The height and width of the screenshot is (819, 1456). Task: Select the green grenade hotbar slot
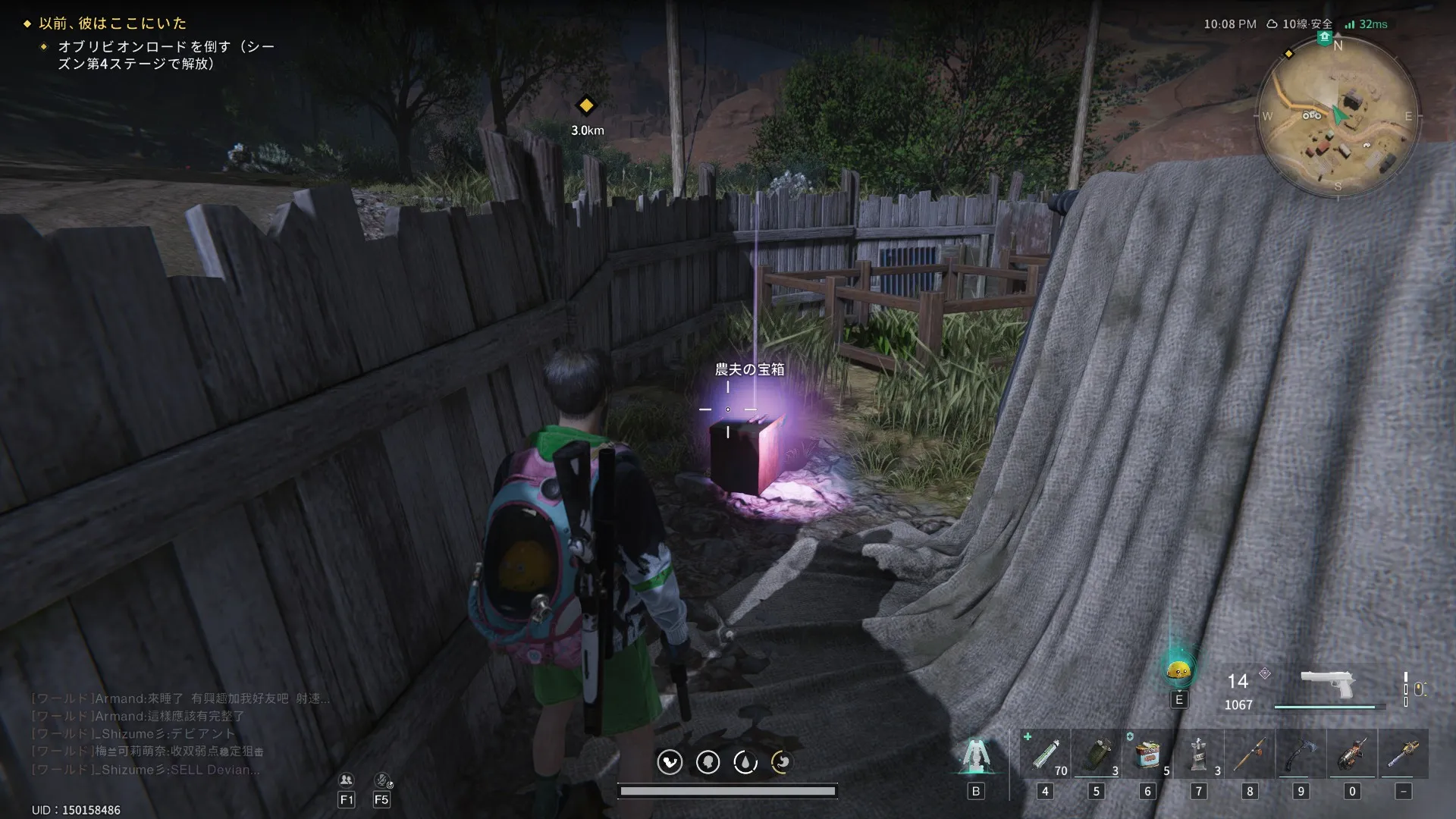point(1096,755)
